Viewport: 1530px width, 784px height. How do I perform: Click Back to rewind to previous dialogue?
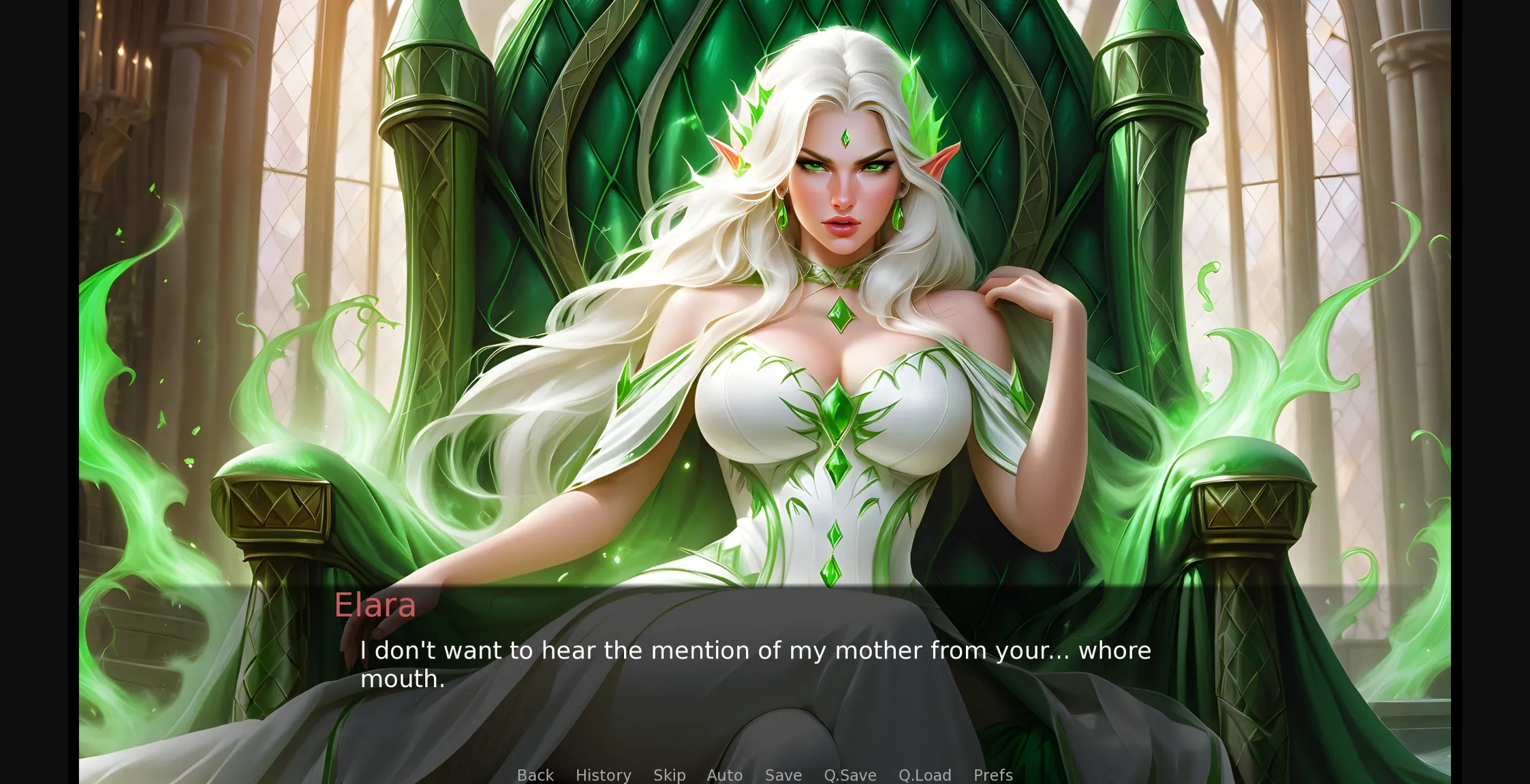pyautogui.click(x=535, y=774)
